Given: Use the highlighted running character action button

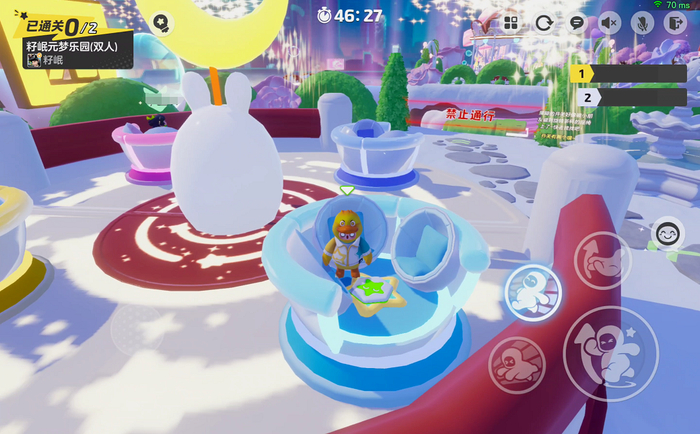Looking at the screenshot, I should 531,291.
